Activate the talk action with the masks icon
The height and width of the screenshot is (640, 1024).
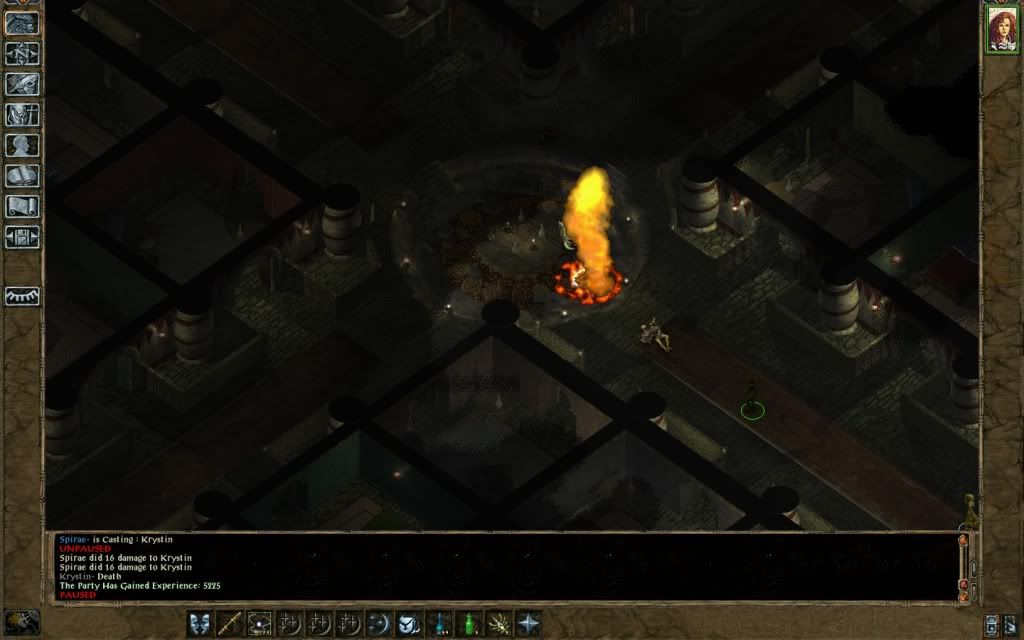click(x=200, y=623)
